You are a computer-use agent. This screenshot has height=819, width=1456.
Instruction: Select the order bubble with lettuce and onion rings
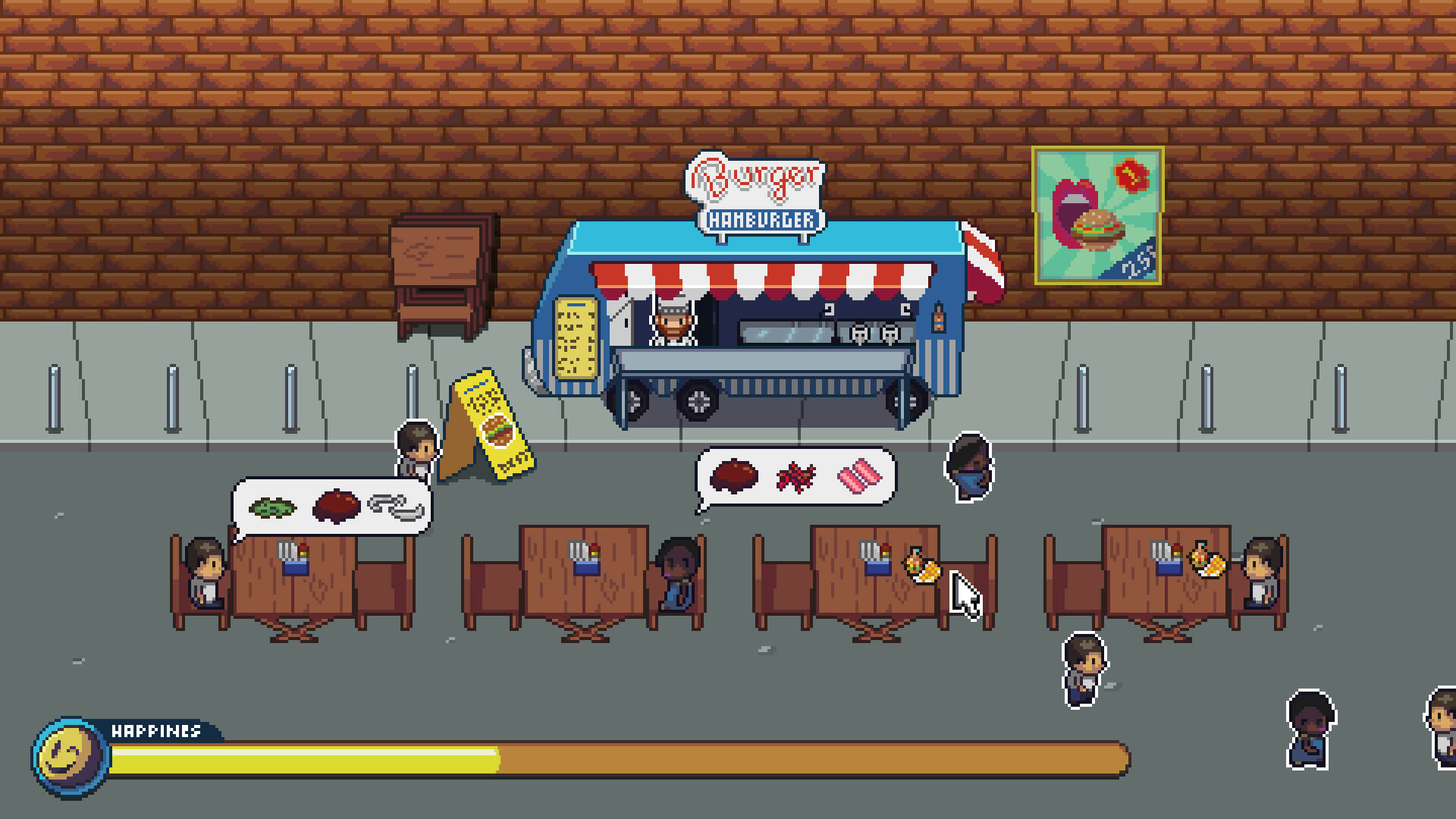pyautogui.click(x=332, y=506)
